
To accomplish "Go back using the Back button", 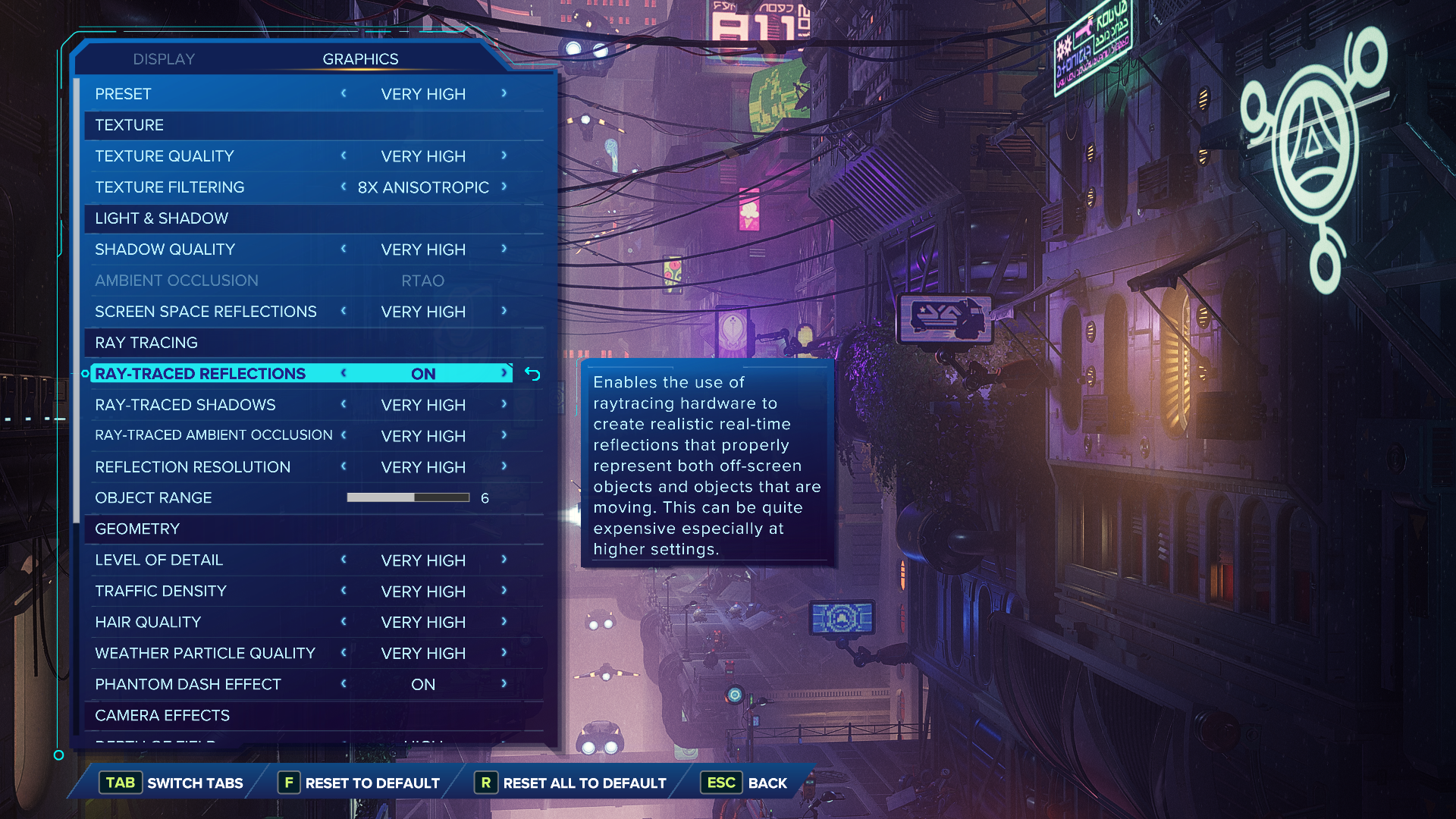I will tap(746, 783).
